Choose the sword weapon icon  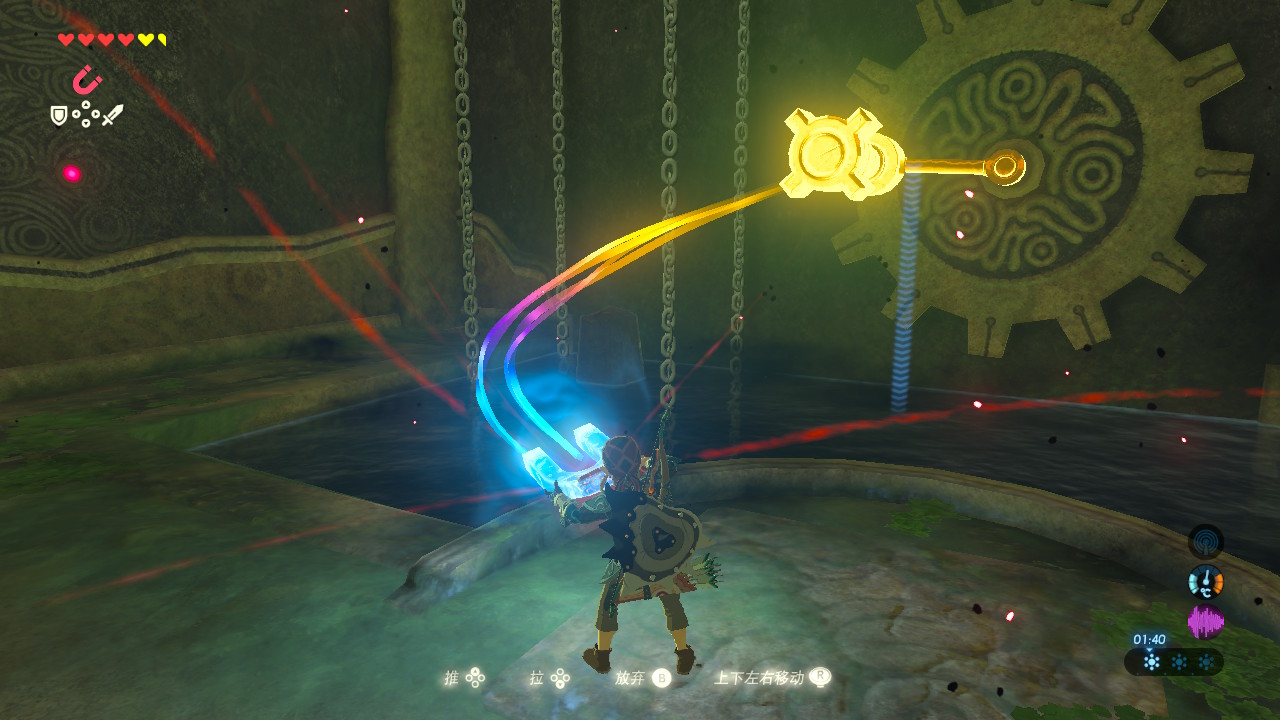[x=112, y=115]
